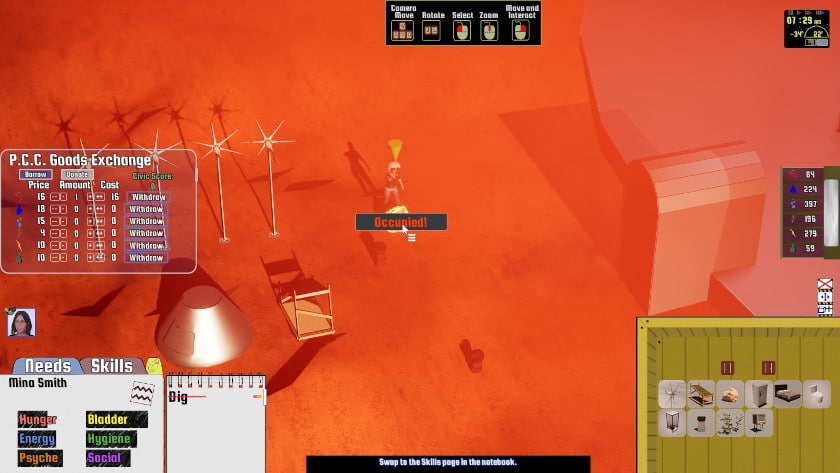Open the Needs tab in the notebook

pyautogui.click(x=47, y=366)
